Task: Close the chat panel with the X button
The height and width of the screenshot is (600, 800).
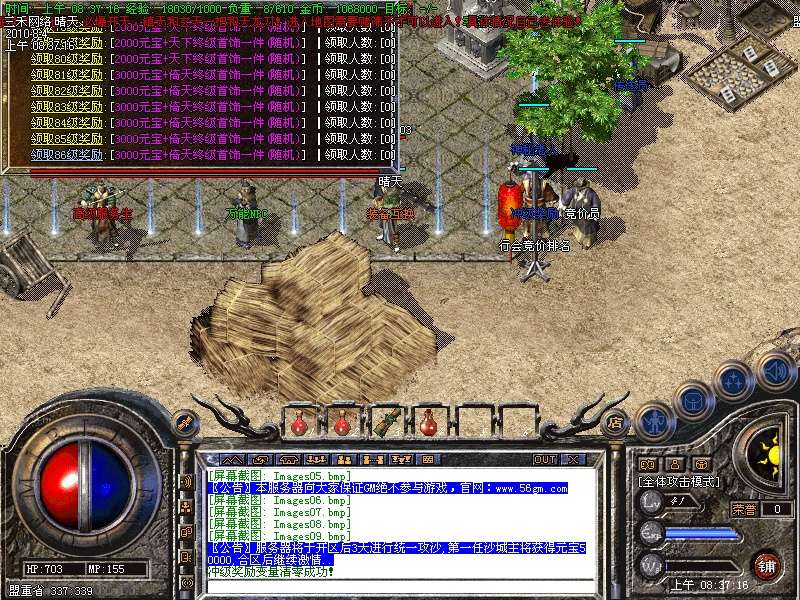Action: pyautogui.click(x=573, y=459)
